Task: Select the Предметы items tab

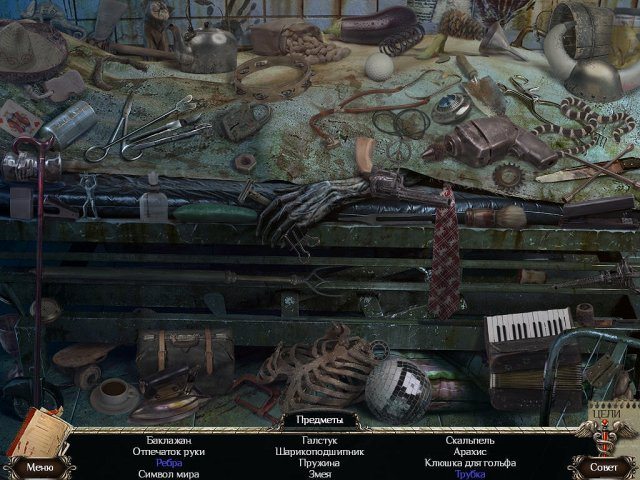Action: tap(320, 420)
